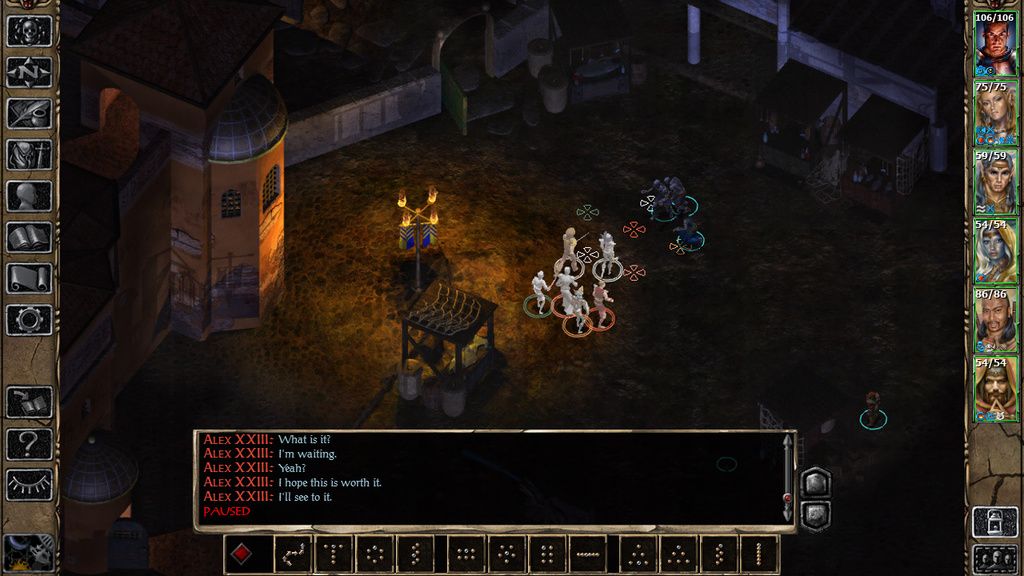Image resolution: width=1024 pixels, height=576 pixels.
Task: Open the inventory screen icon
Action: click(x=29, y=155)
